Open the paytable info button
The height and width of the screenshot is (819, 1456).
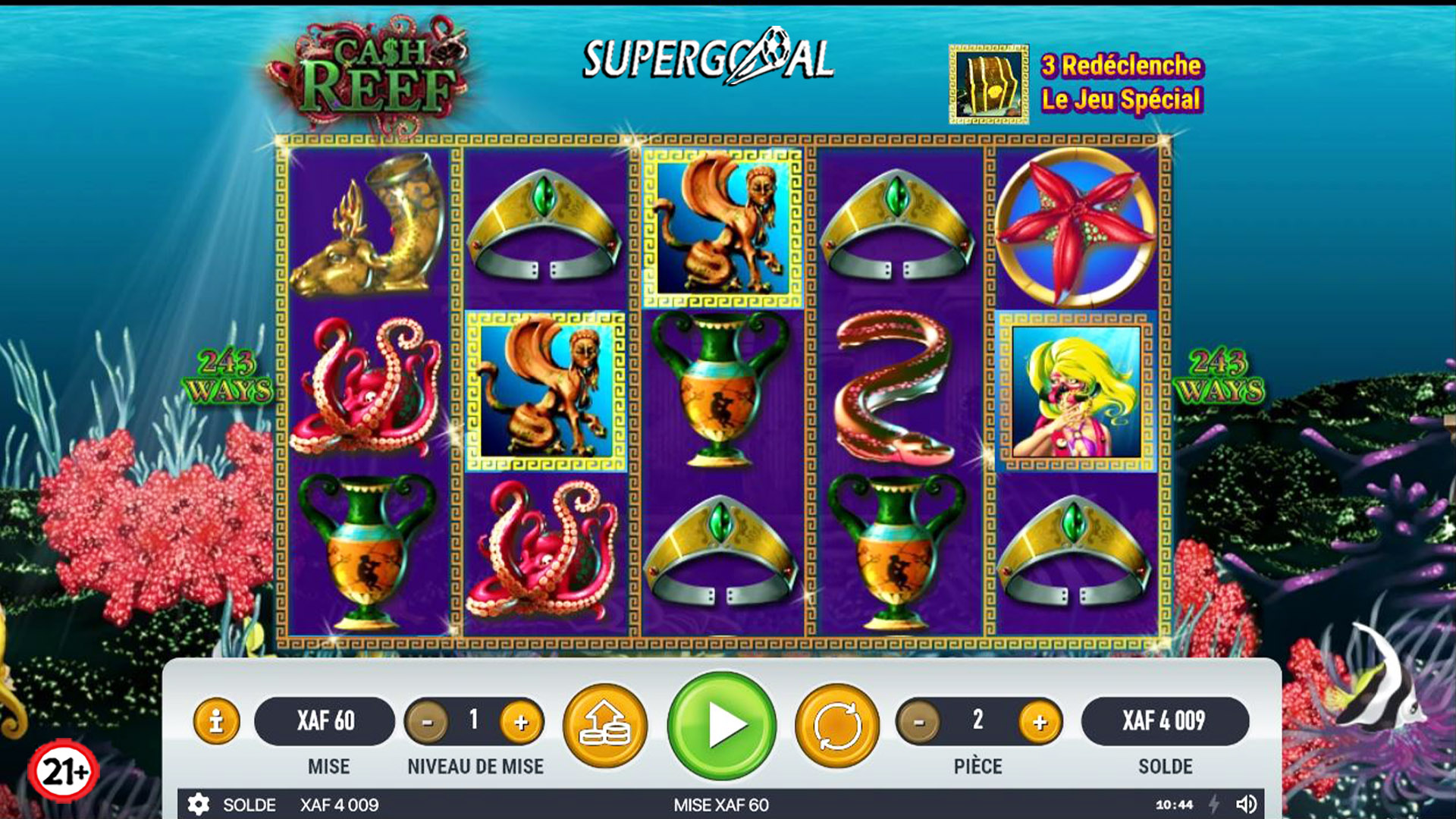[x=216, y=720]
